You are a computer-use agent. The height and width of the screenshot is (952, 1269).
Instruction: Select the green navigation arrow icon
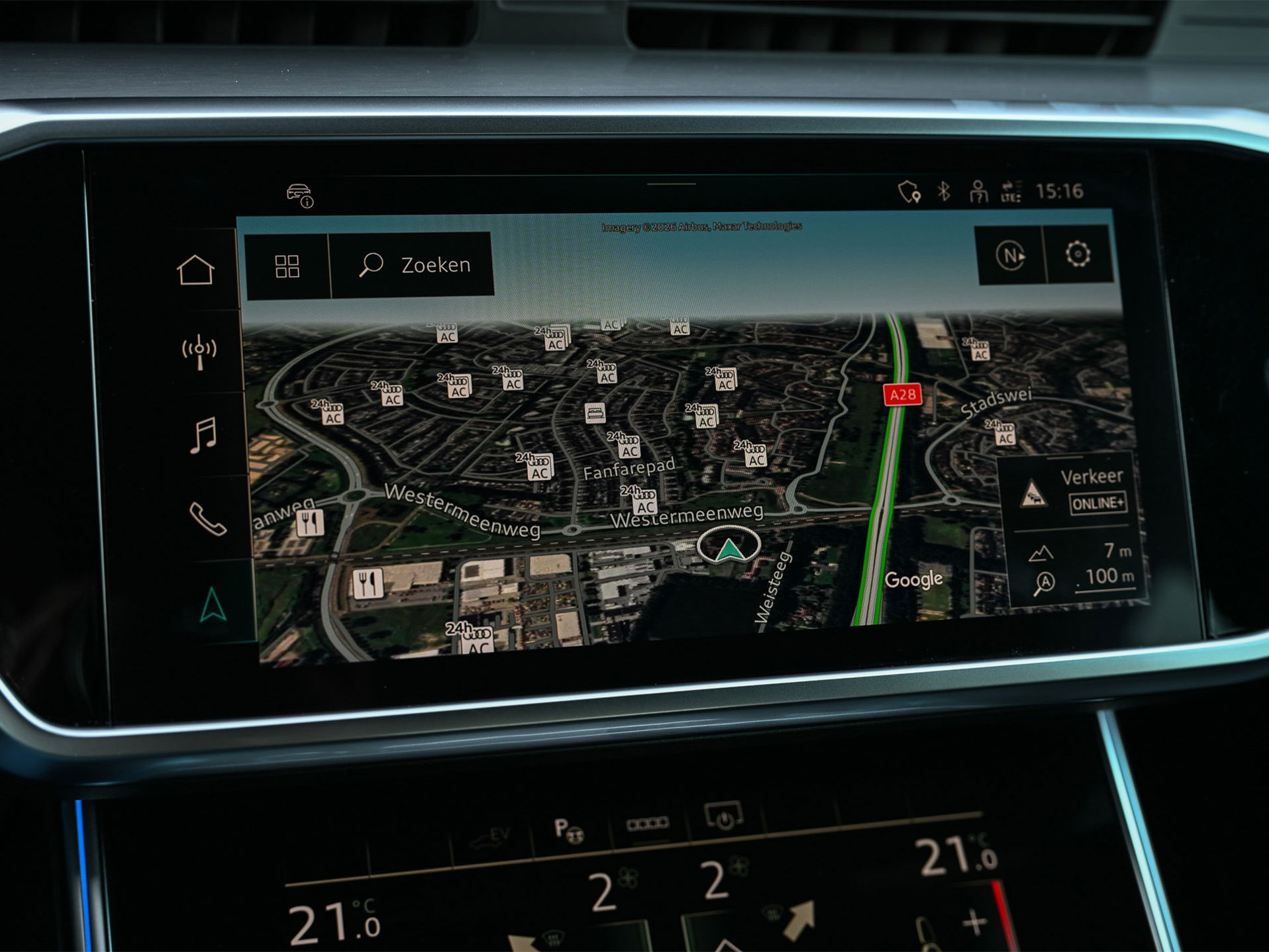(213, 603)
